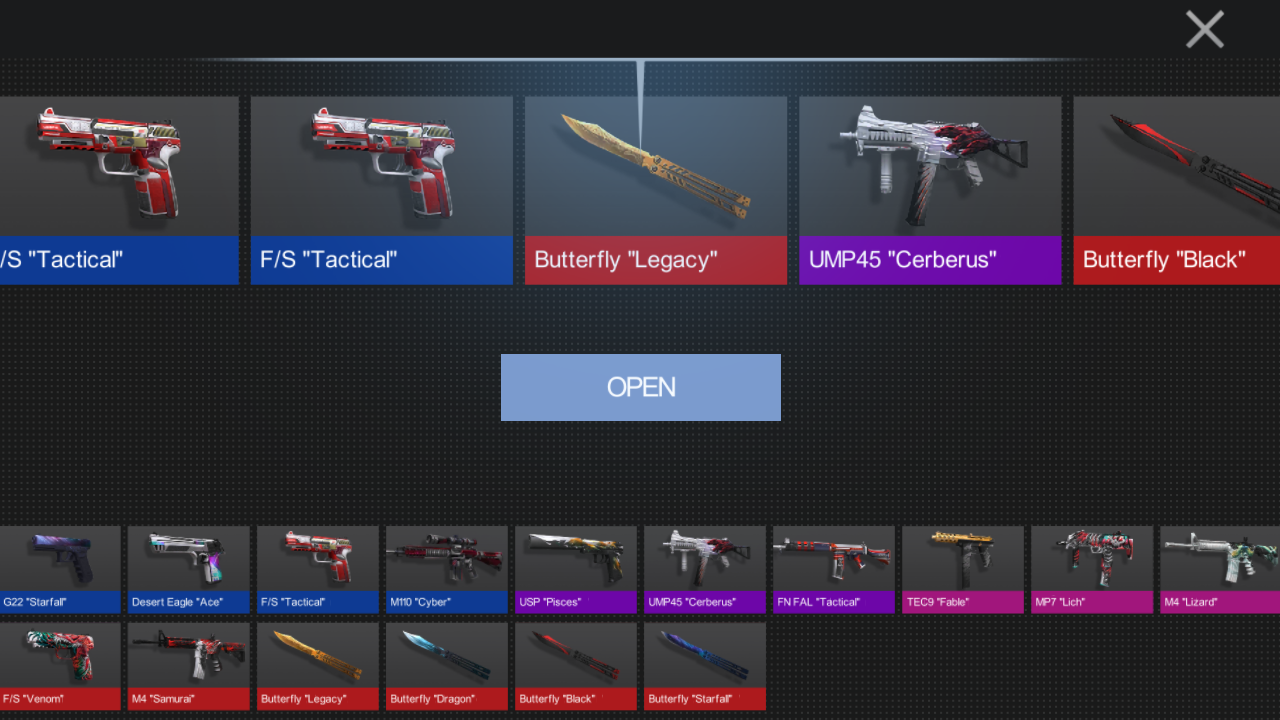The image size is (1280, 720).
Task: Click the UMP45 "Cerberus" item in the grid
Action: point(705,568)
